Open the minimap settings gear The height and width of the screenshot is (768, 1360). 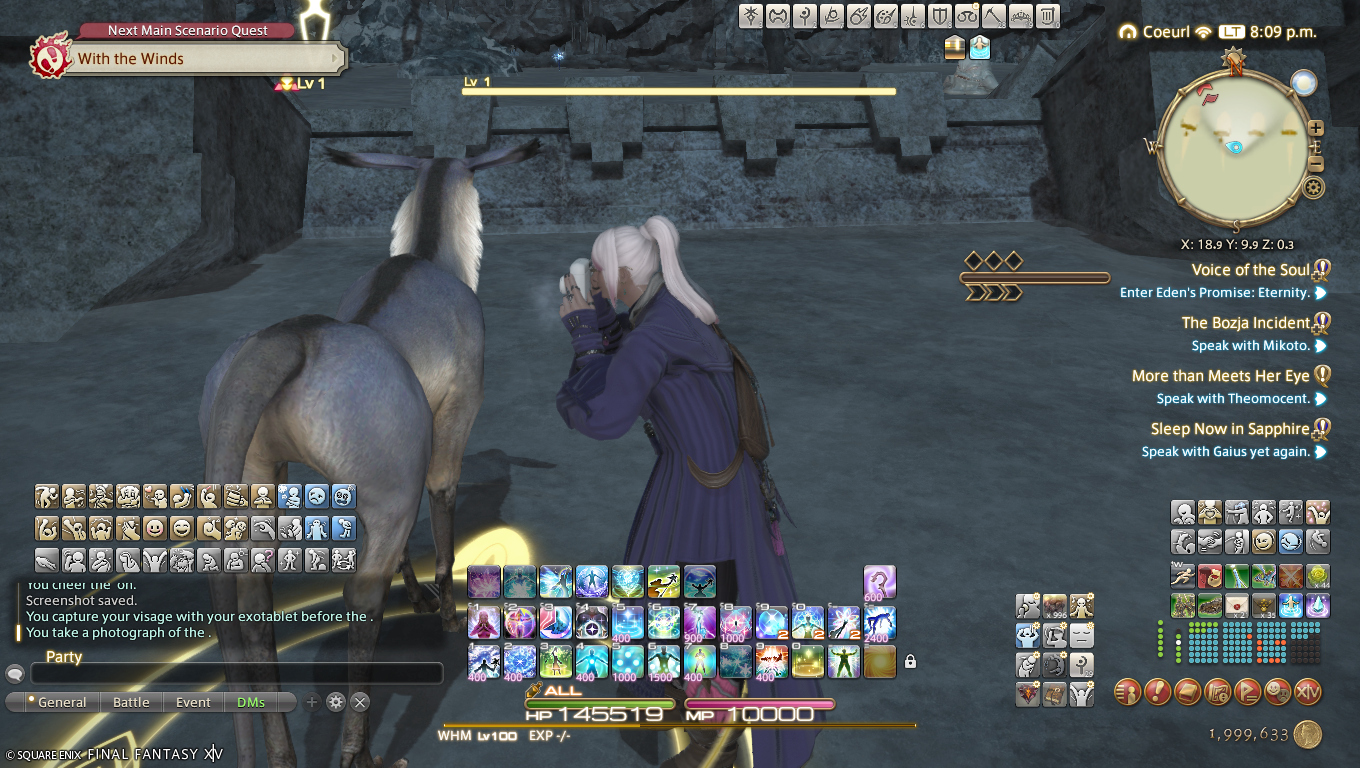click(1314, 187)
